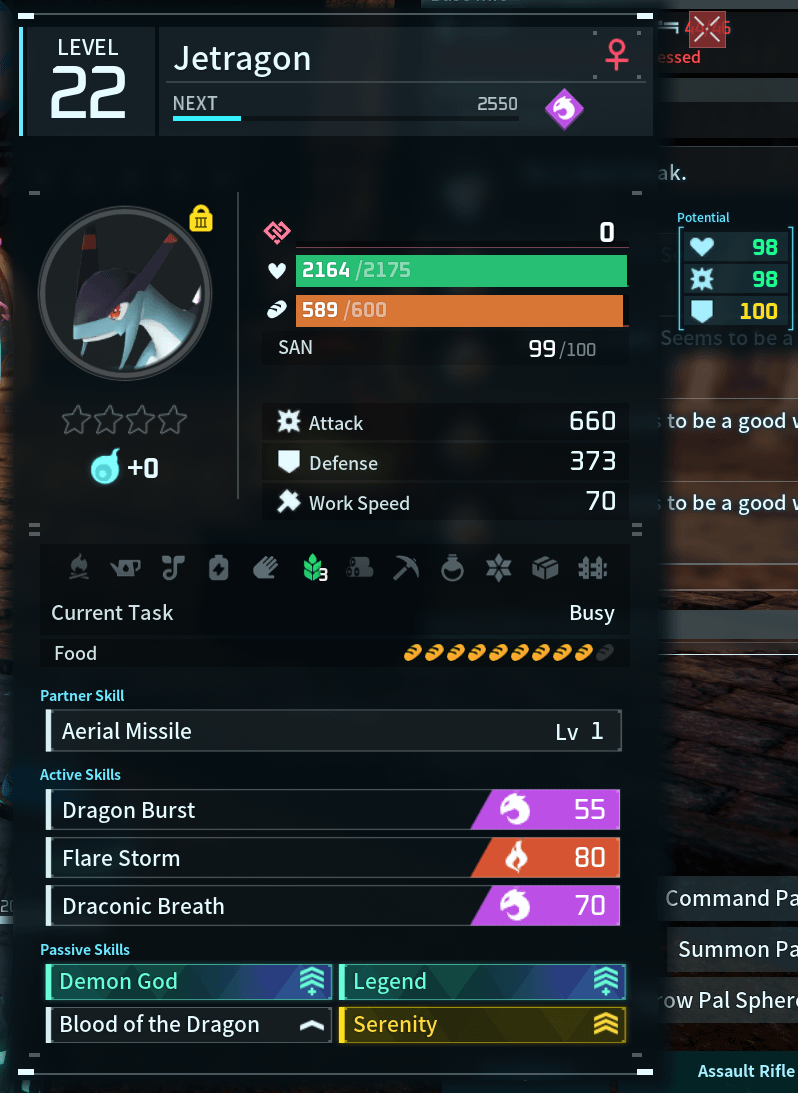This screenshot has height=1093, width=798.
Task: Select the green gathering work suitability icon
Action: pyautogui.click(x=314, y=568)
